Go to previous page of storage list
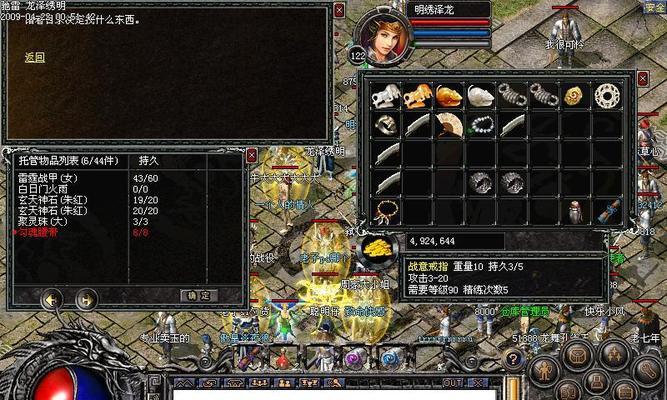 coord(49,298)
